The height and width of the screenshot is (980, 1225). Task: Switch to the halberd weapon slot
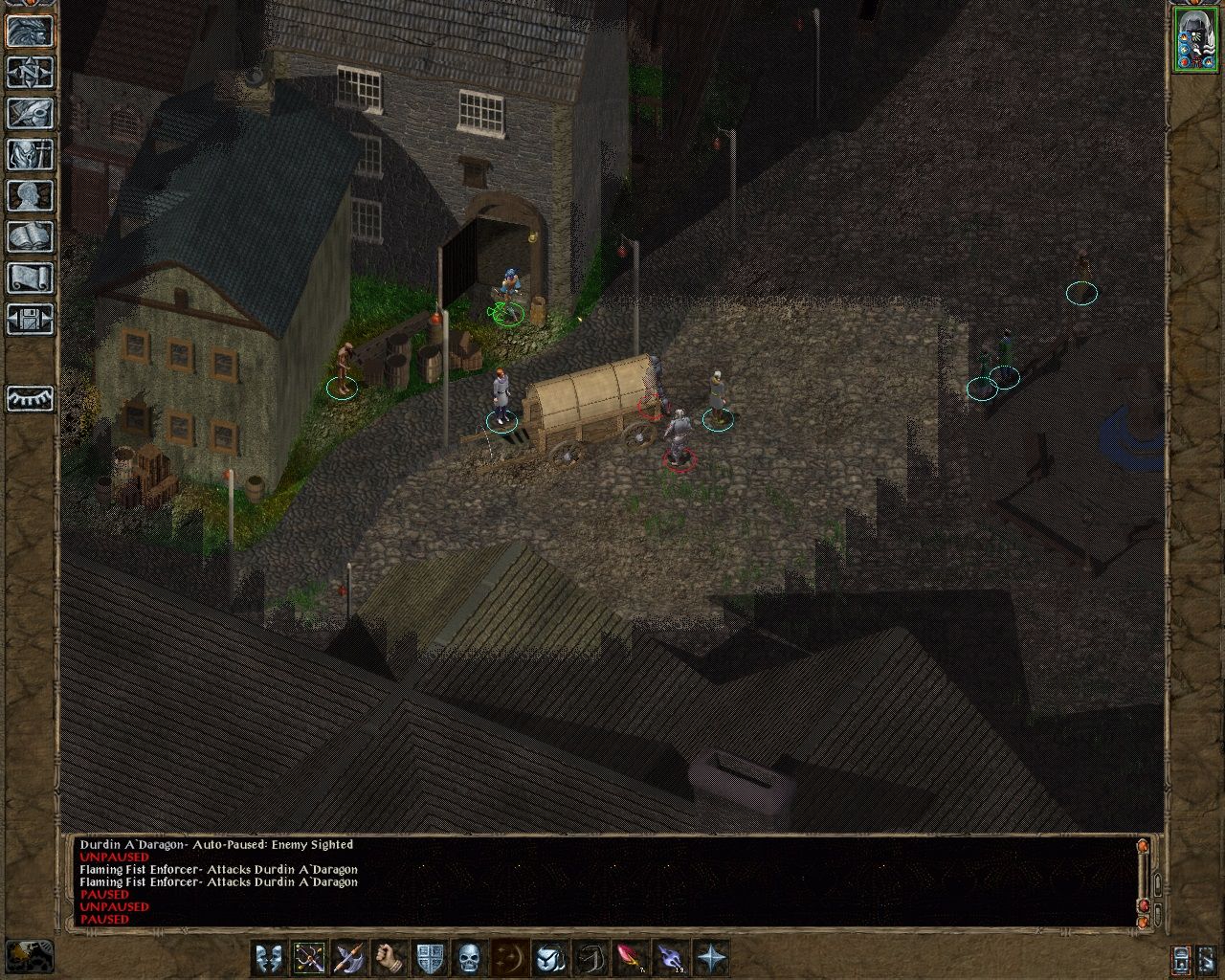tap(346, 957)
